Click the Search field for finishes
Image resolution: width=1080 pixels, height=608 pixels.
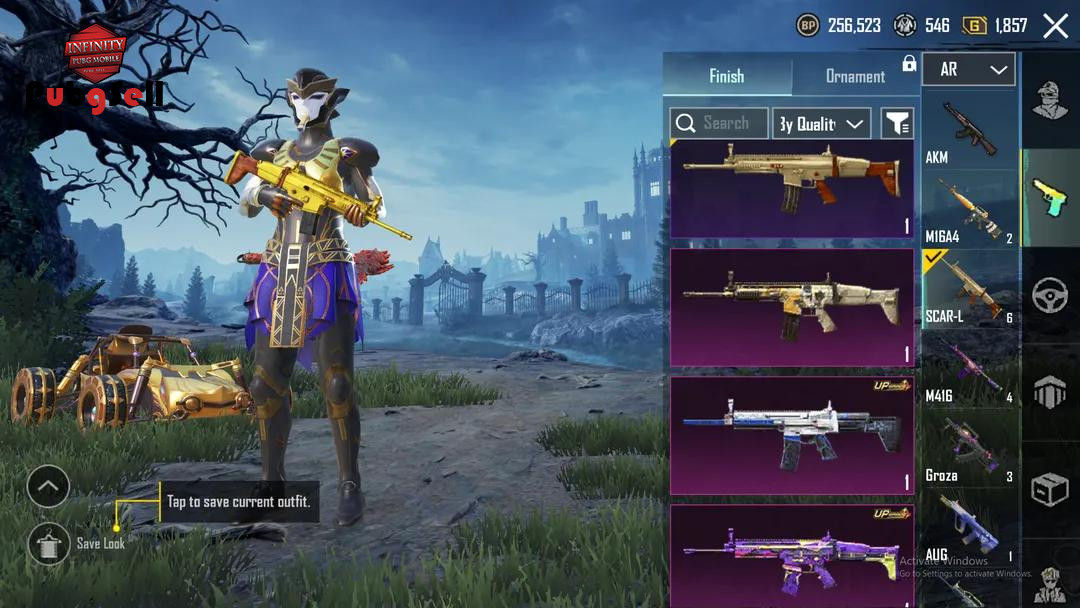coord(719,123)
